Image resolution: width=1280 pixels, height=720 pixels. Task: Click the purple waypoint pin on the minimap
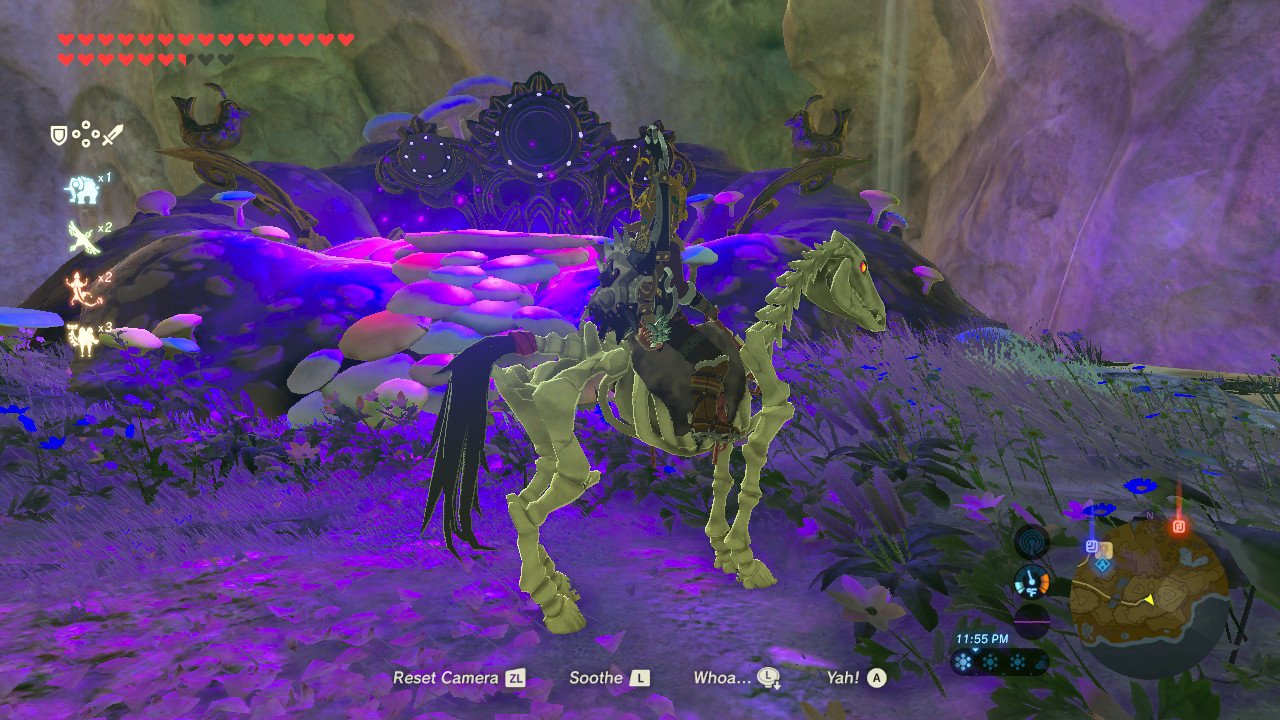(x=1091, y=546)
